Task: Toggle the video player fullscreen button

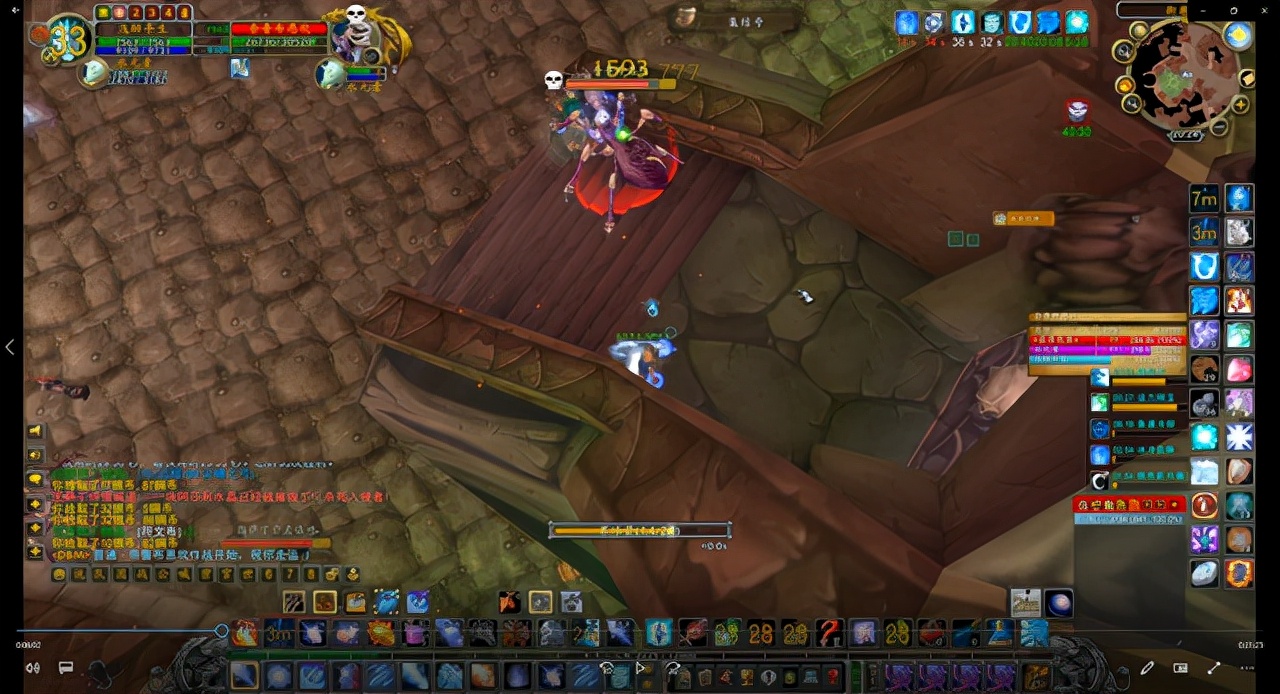Action: 1214,668
